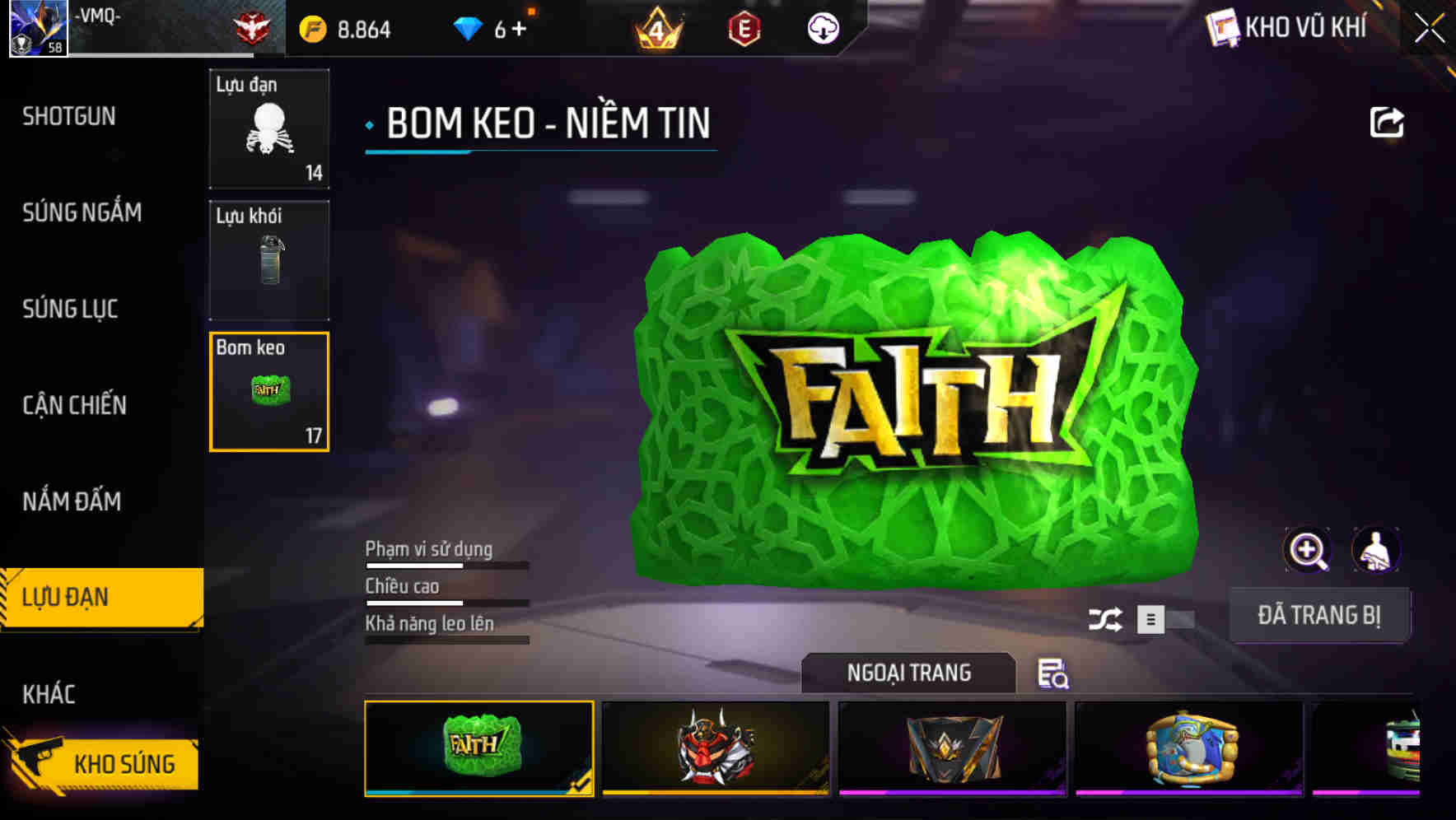
Task: Select the SHOTGUN weapon category
Action: [x=69, y=116]
